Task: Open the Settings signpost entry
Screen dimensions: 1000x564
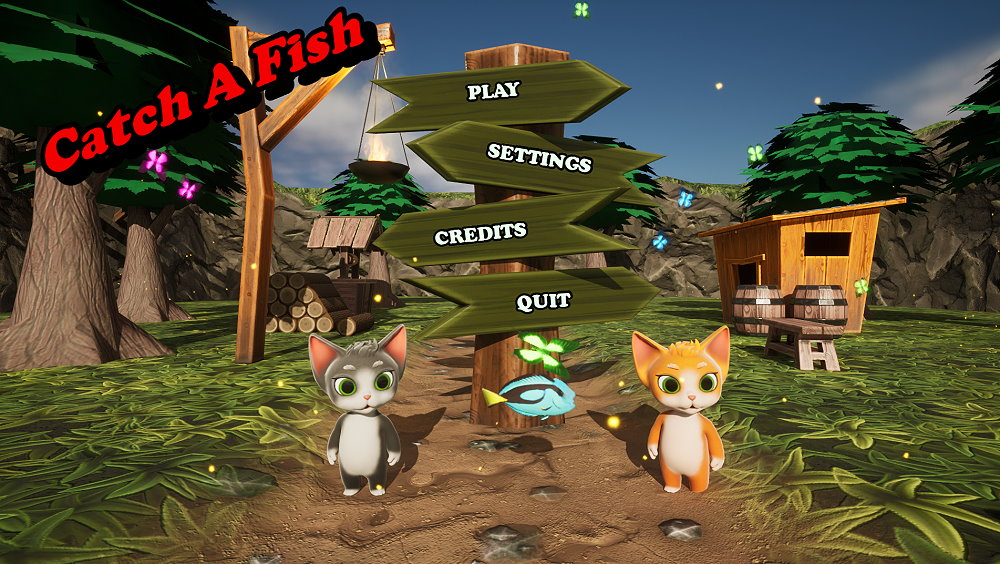Action: coord(539,156)
